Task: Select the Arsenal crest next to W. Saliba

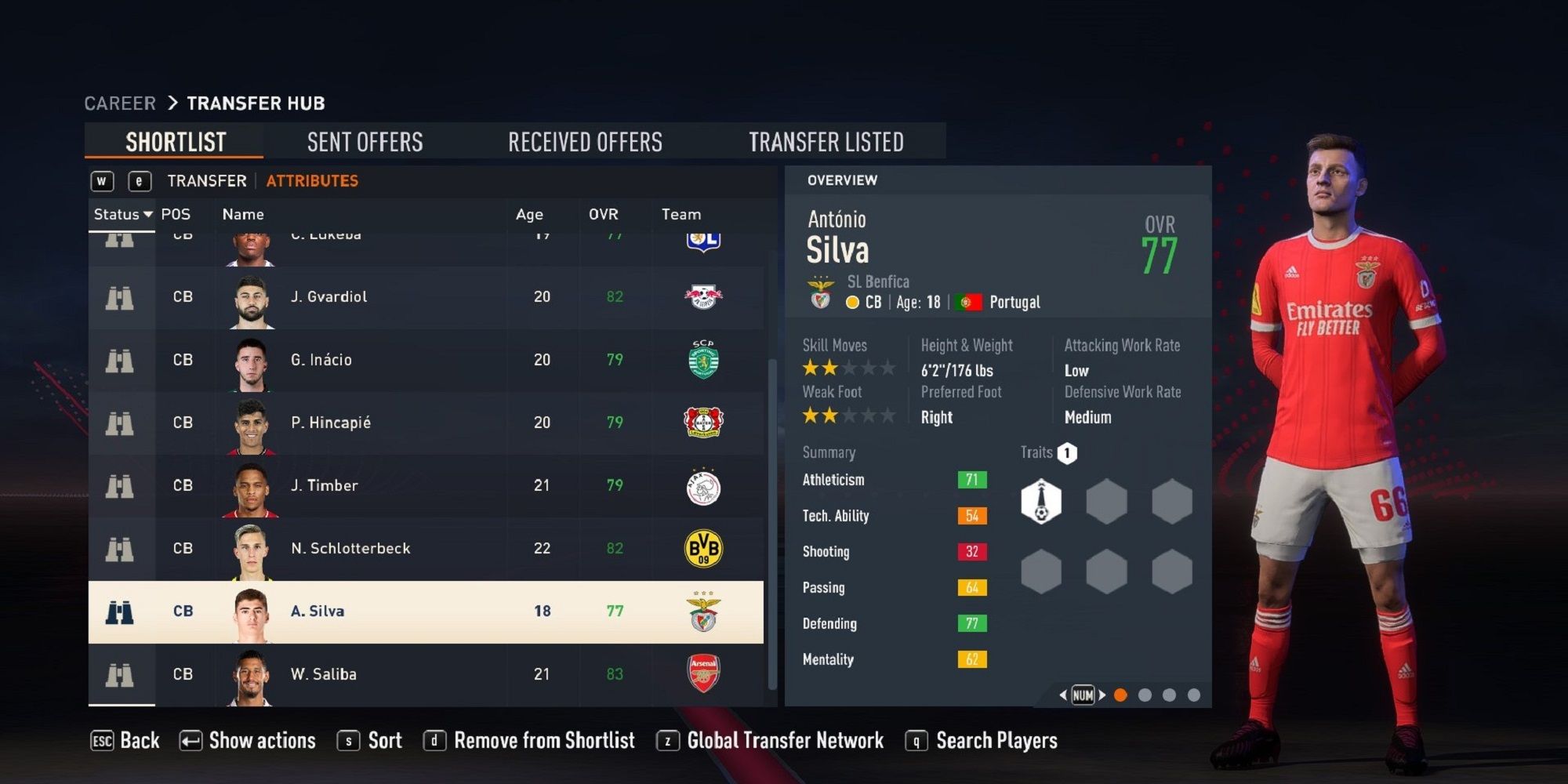Action: tap(704, 673)
